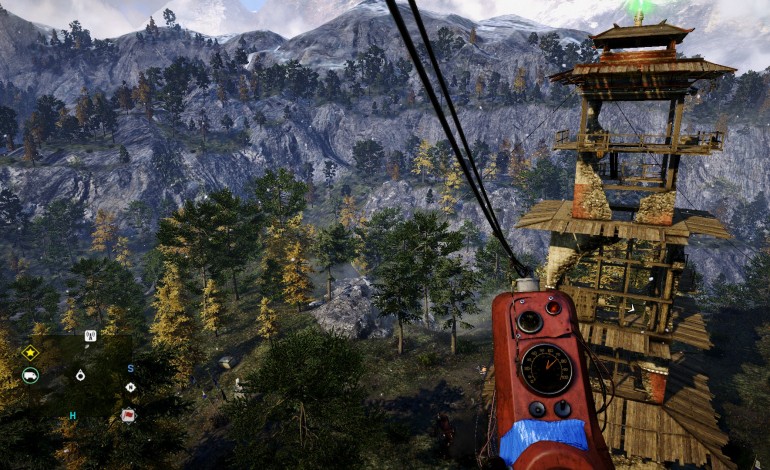The height and width of the screenshot is (470, 770).
Task: Select the yellow star mission marker
Action: pos(30,352)
